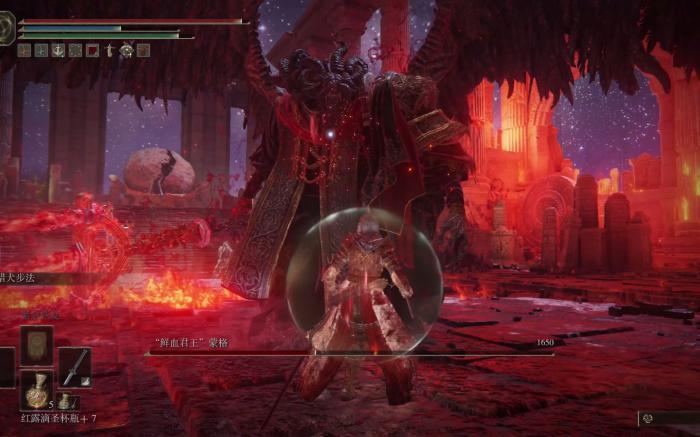Viewport: 700px width, 437px height.
Task: Choose the memorized spell slot above the flask
Action: point(36,345)
